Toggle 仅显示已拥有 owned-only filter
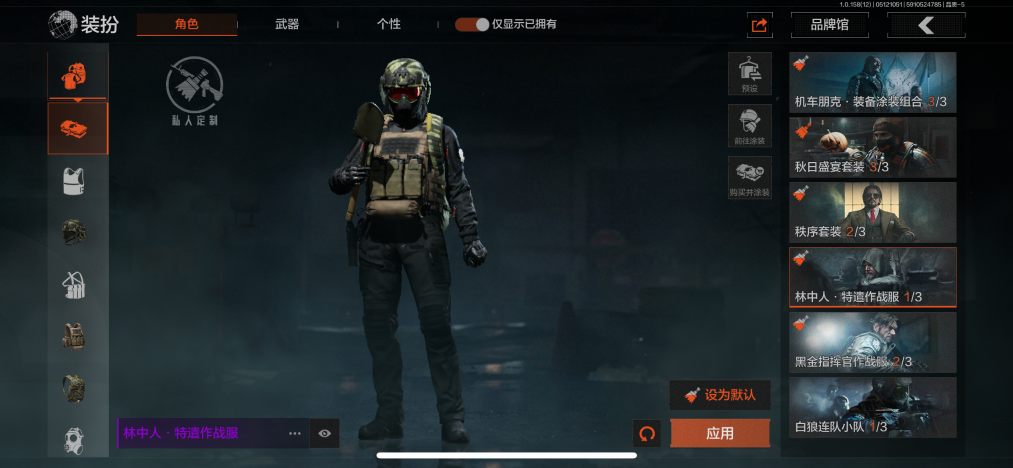The image size is (1013, 468). click(x=472, y=24)
